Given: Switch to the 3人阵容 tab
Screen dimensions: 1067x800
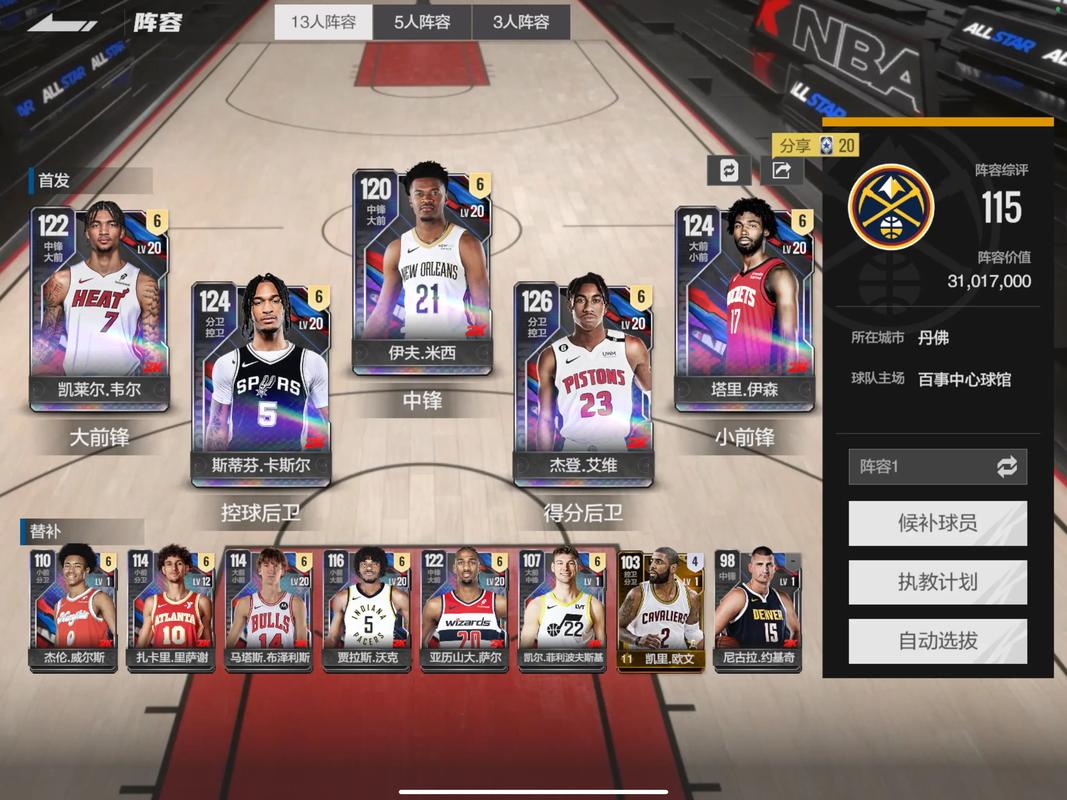Looking at the screenshot, I should [520, 22].
